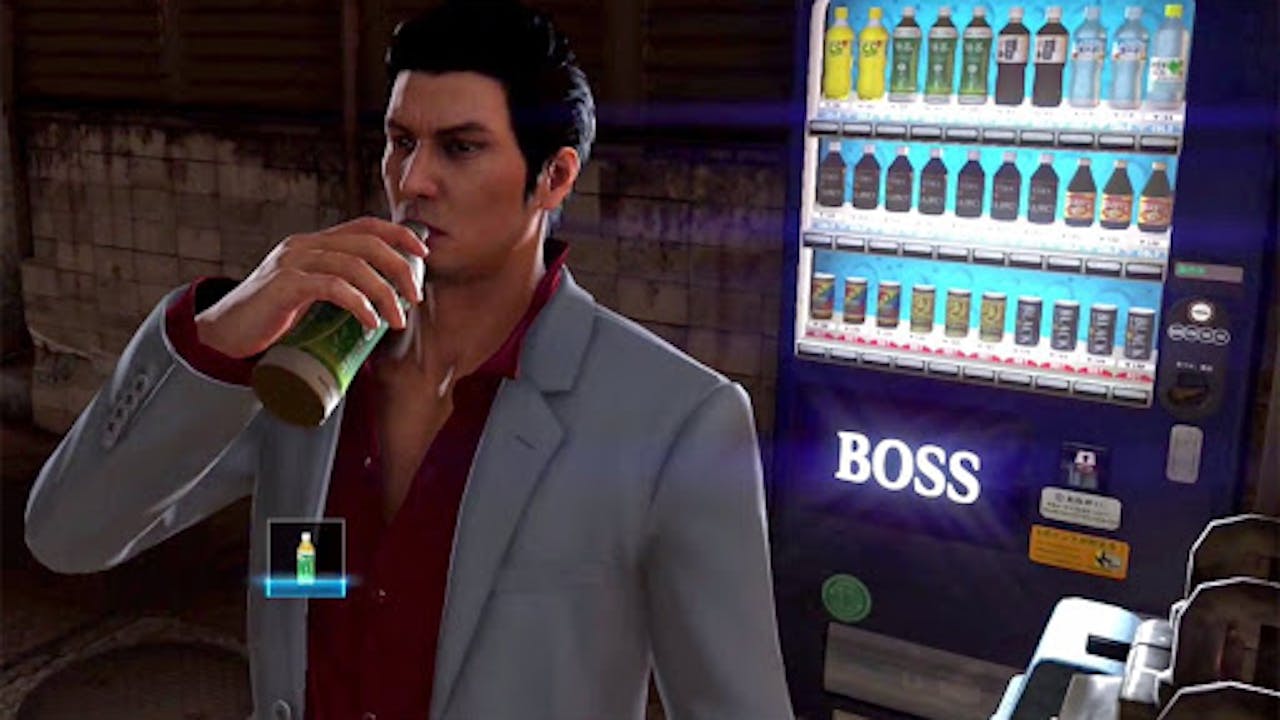Viewport: 1280px width, 720px height.
Task: Click the round buttons strip on the side panel
Action: [x=1198, y=333]
